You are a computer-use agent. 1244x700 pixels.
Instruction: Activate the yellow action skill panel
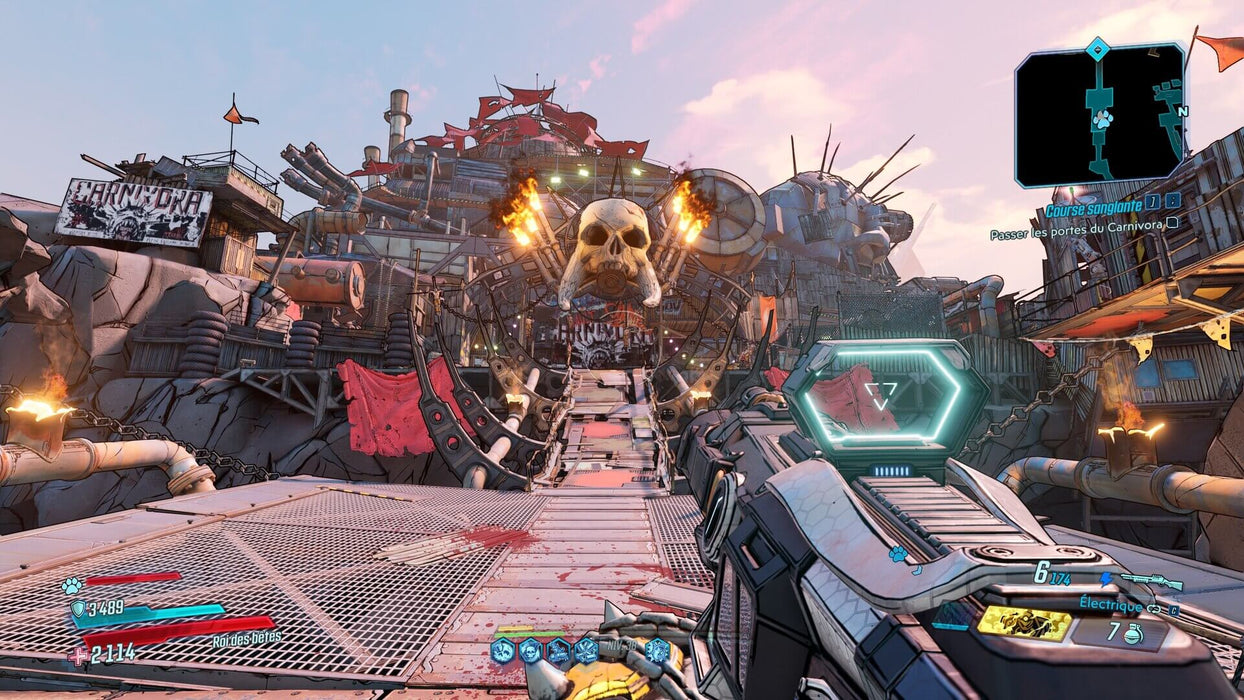(x=1023, y=622)
